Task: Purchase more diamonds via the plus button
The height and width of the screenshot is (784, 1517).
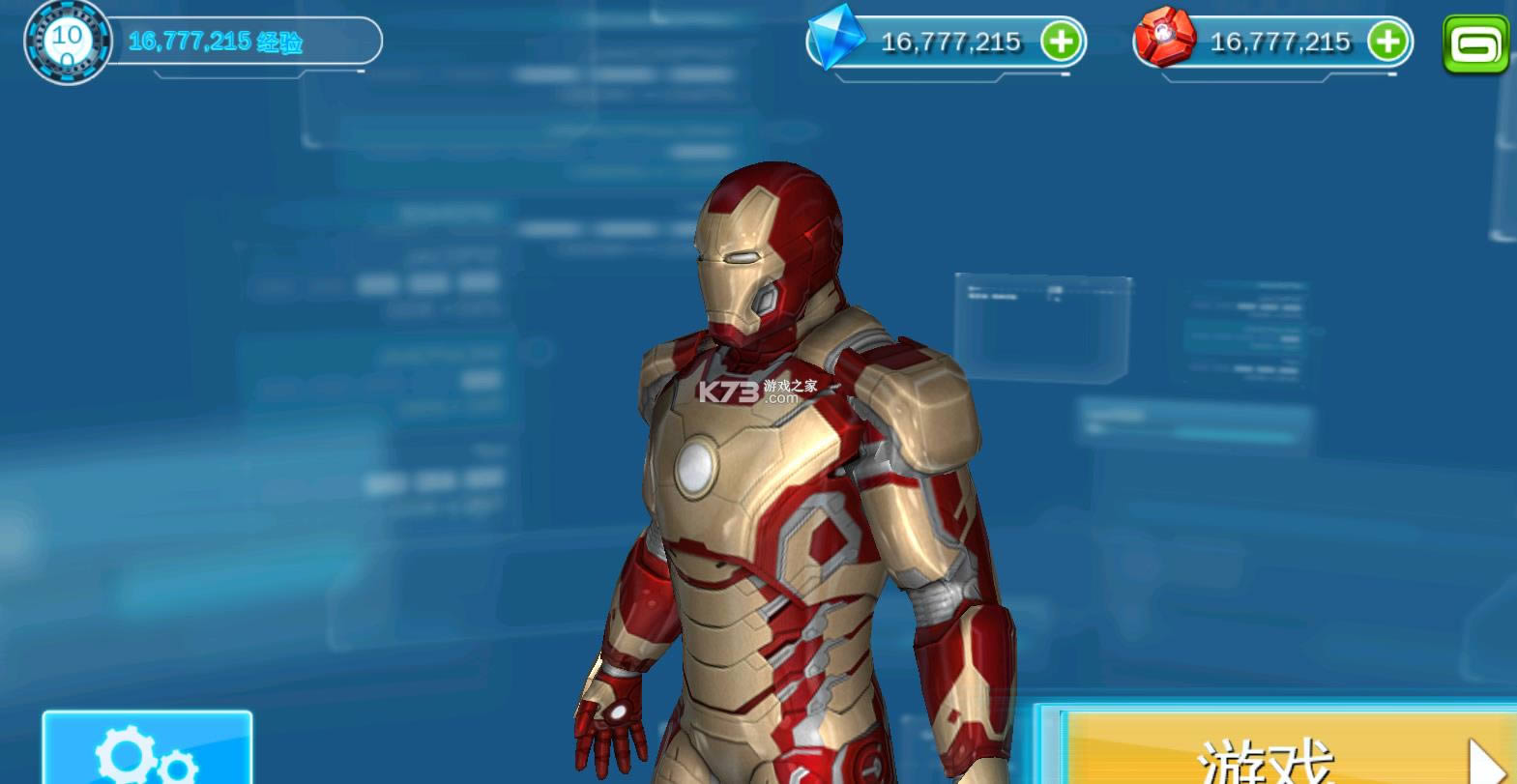Action: pyautogui.click(x=1064, y=43)
